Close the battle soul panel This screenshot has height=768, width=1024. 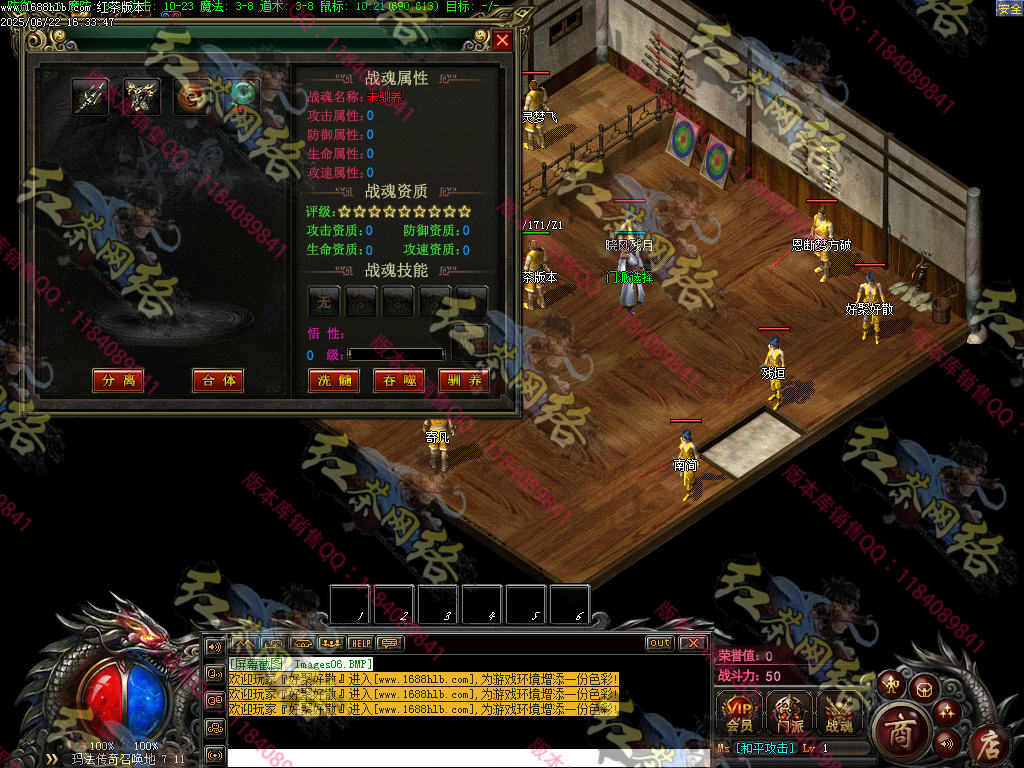502,40
